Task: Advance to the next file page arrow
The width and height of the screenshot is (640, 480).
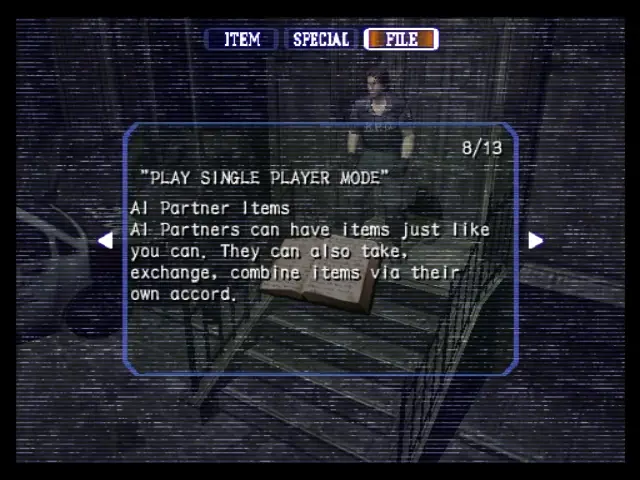Action: coord(535,240)
